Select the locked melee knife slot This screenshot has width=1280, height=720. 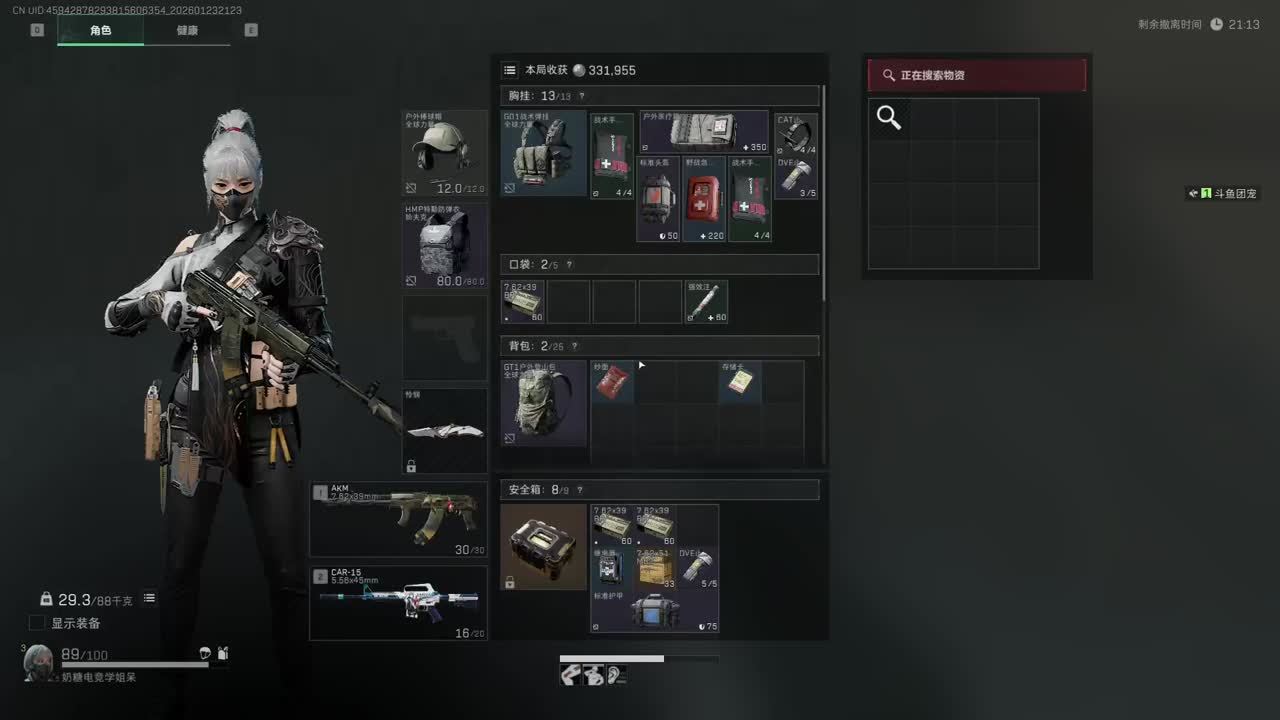tap(445, 431)
